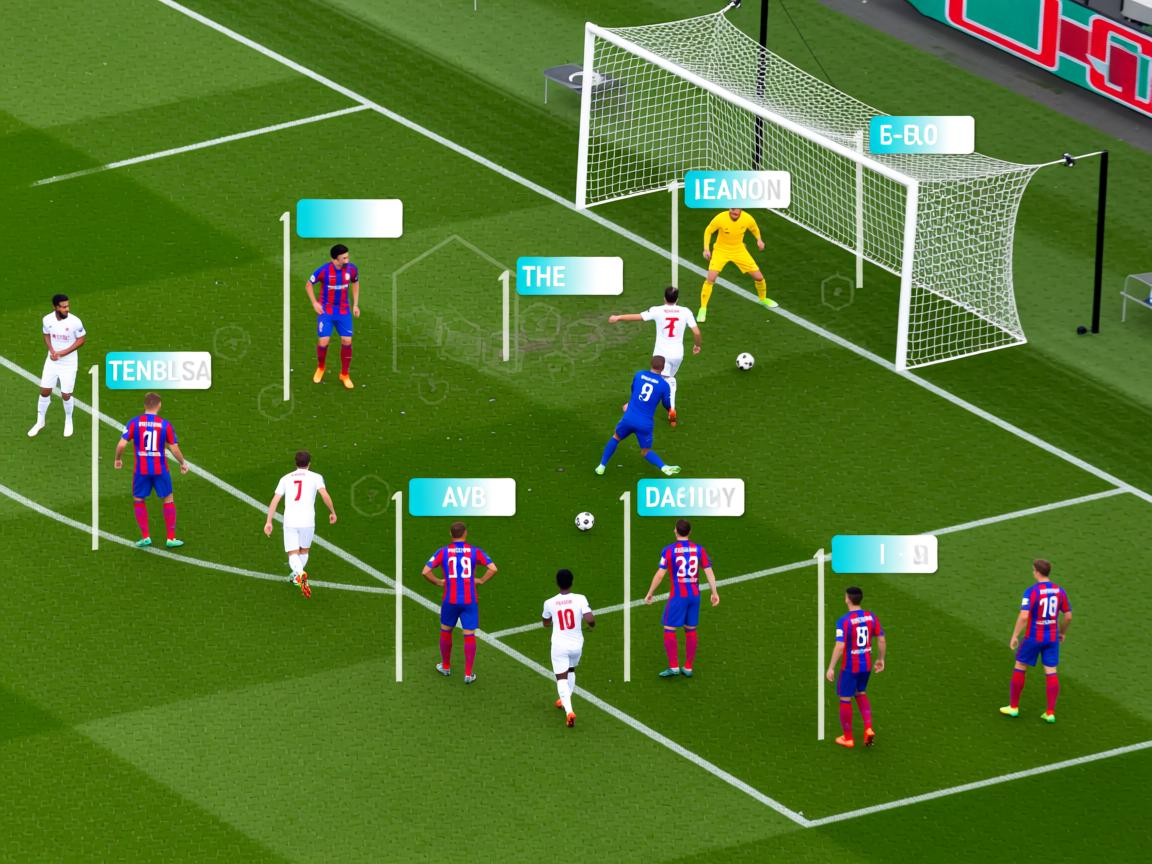Click the THE player label
Screen dimensions: 1152x864
coord(569,276)
